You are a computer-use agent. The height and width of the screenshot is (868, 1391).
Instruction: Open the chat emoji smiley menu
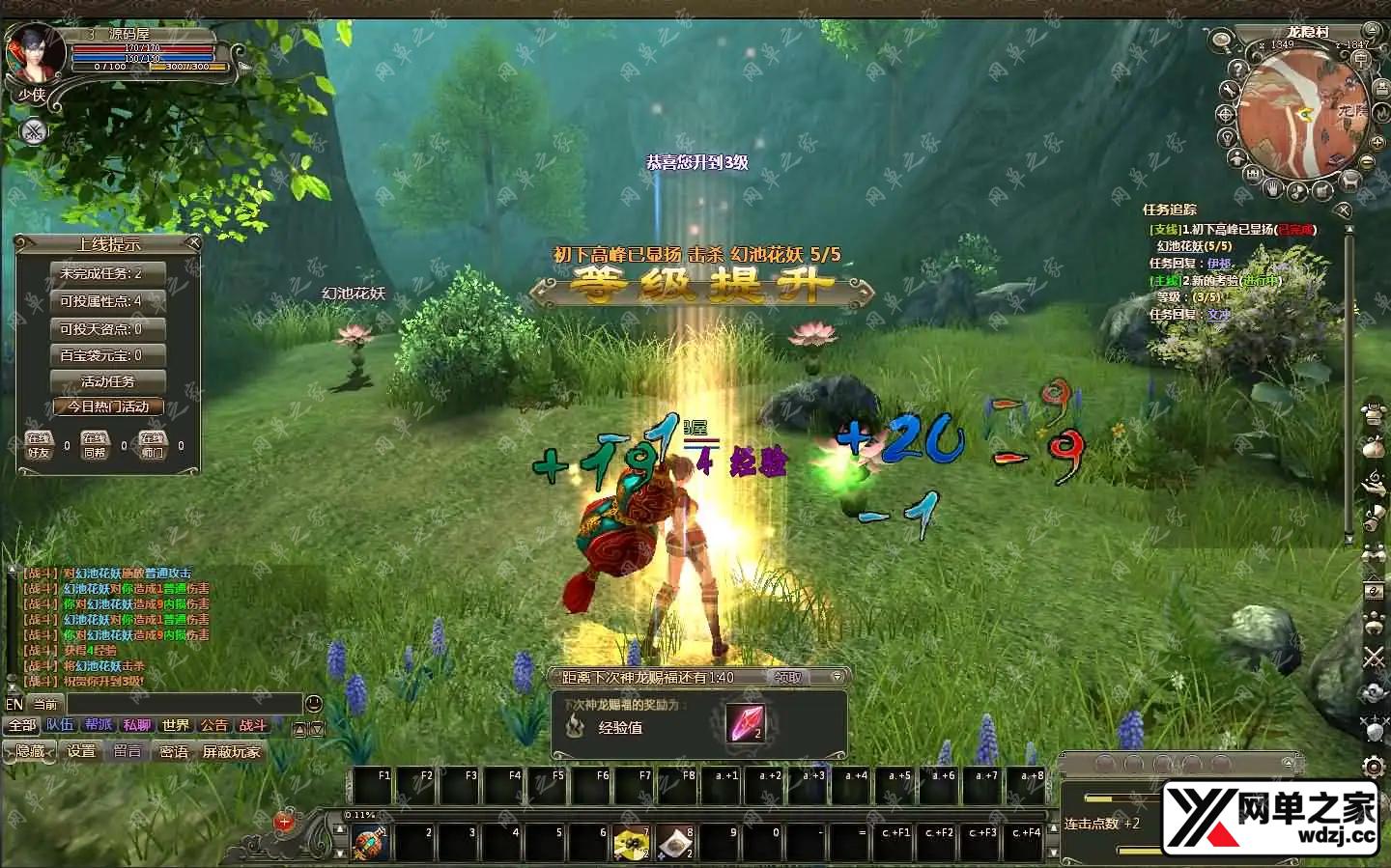pos(314,704)
